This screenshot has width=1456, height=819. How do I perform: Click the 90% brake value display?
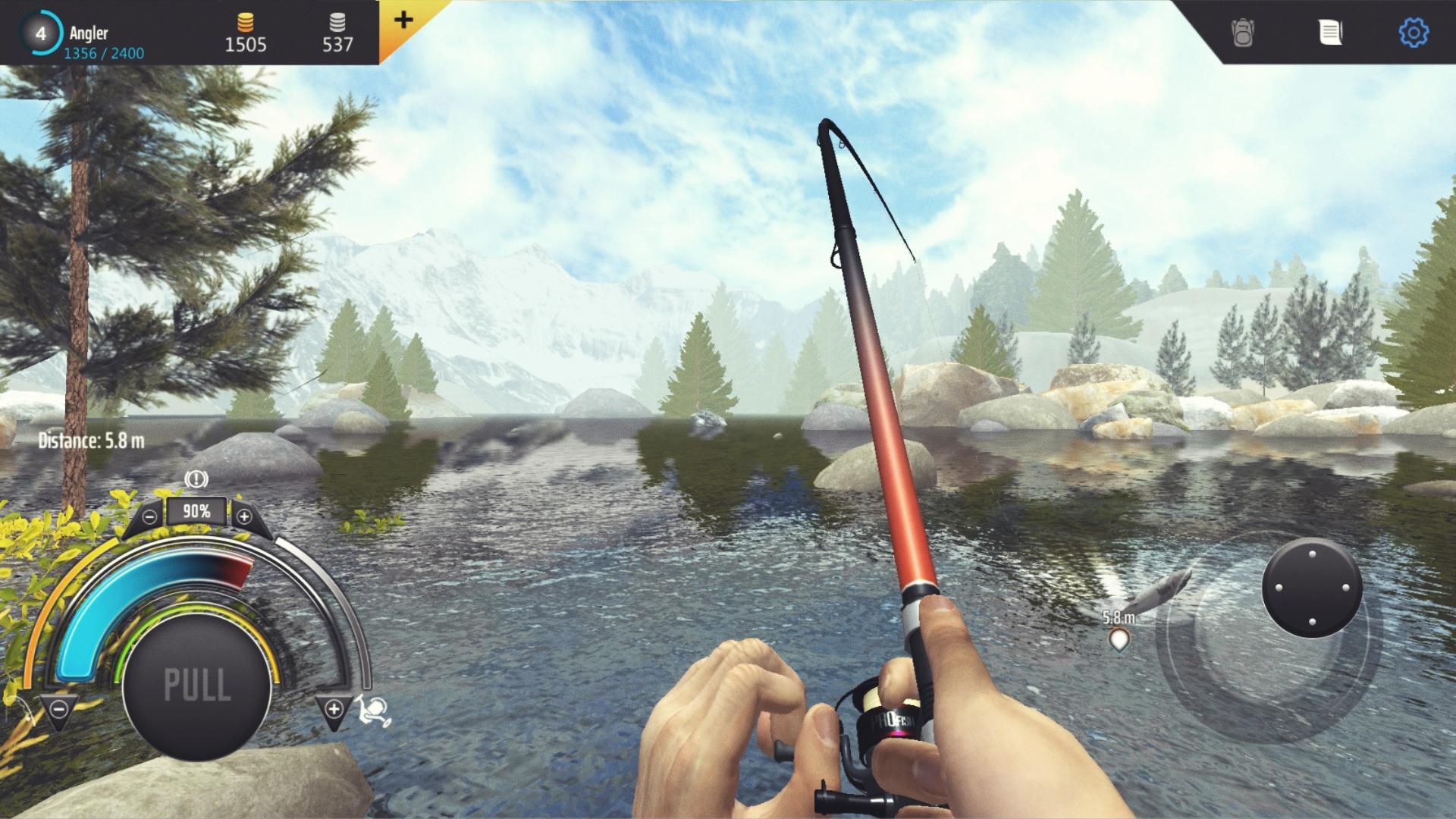(196, 510)
